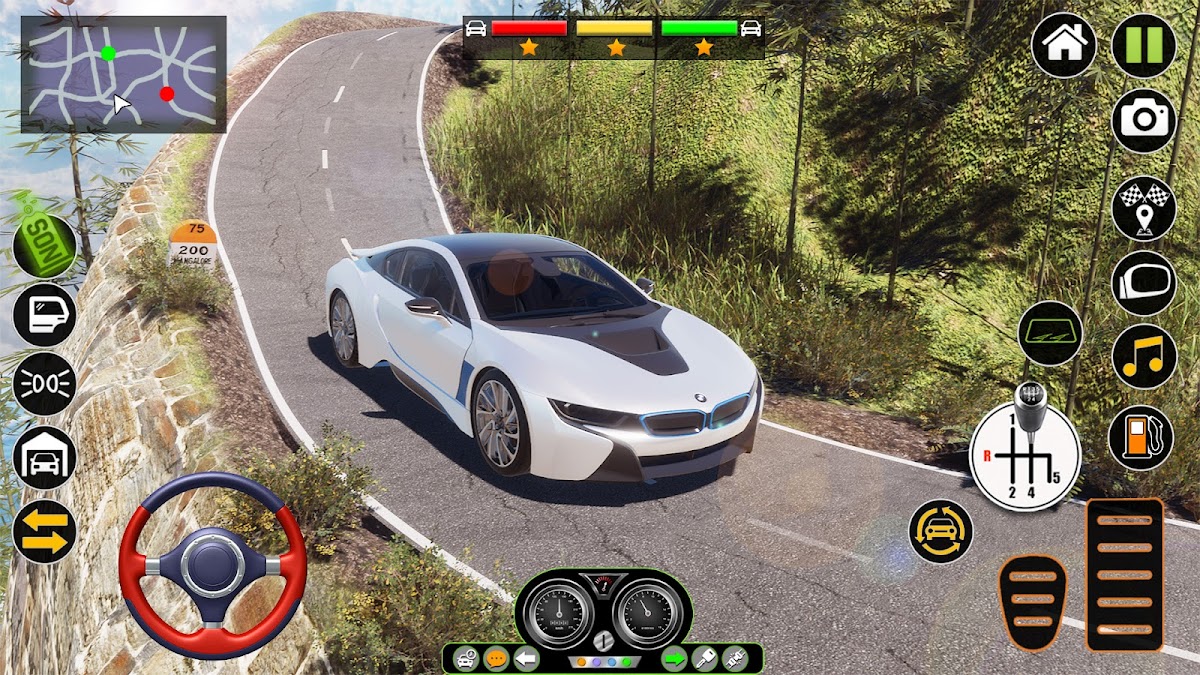Viewport: 1200px width, 675px height.
Task: Pause the game
Action: [1144, 46]
